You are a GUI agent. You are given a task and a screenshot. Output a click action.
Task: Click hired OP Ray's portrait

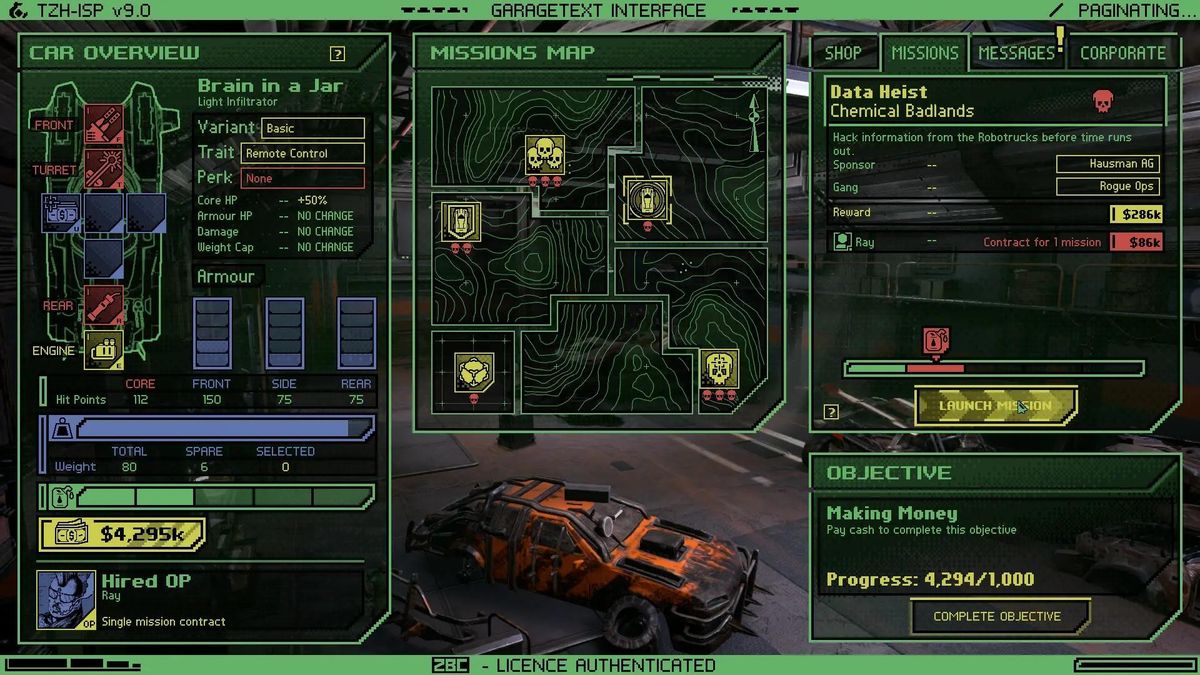(67, 600)
